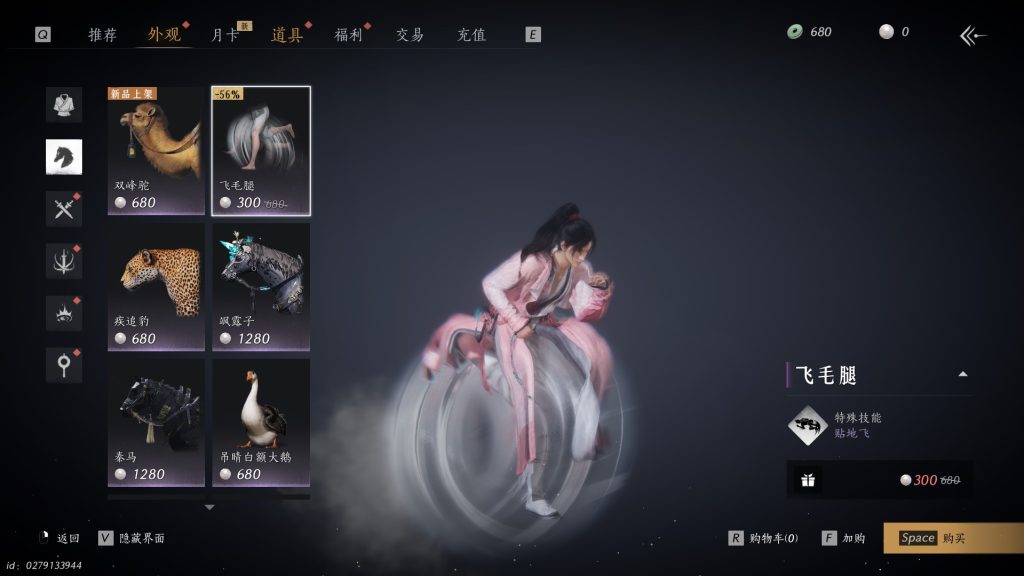Click the 购买 purchase button
The width and height of the screenshot is (1024, 576).
coord(953,538)
